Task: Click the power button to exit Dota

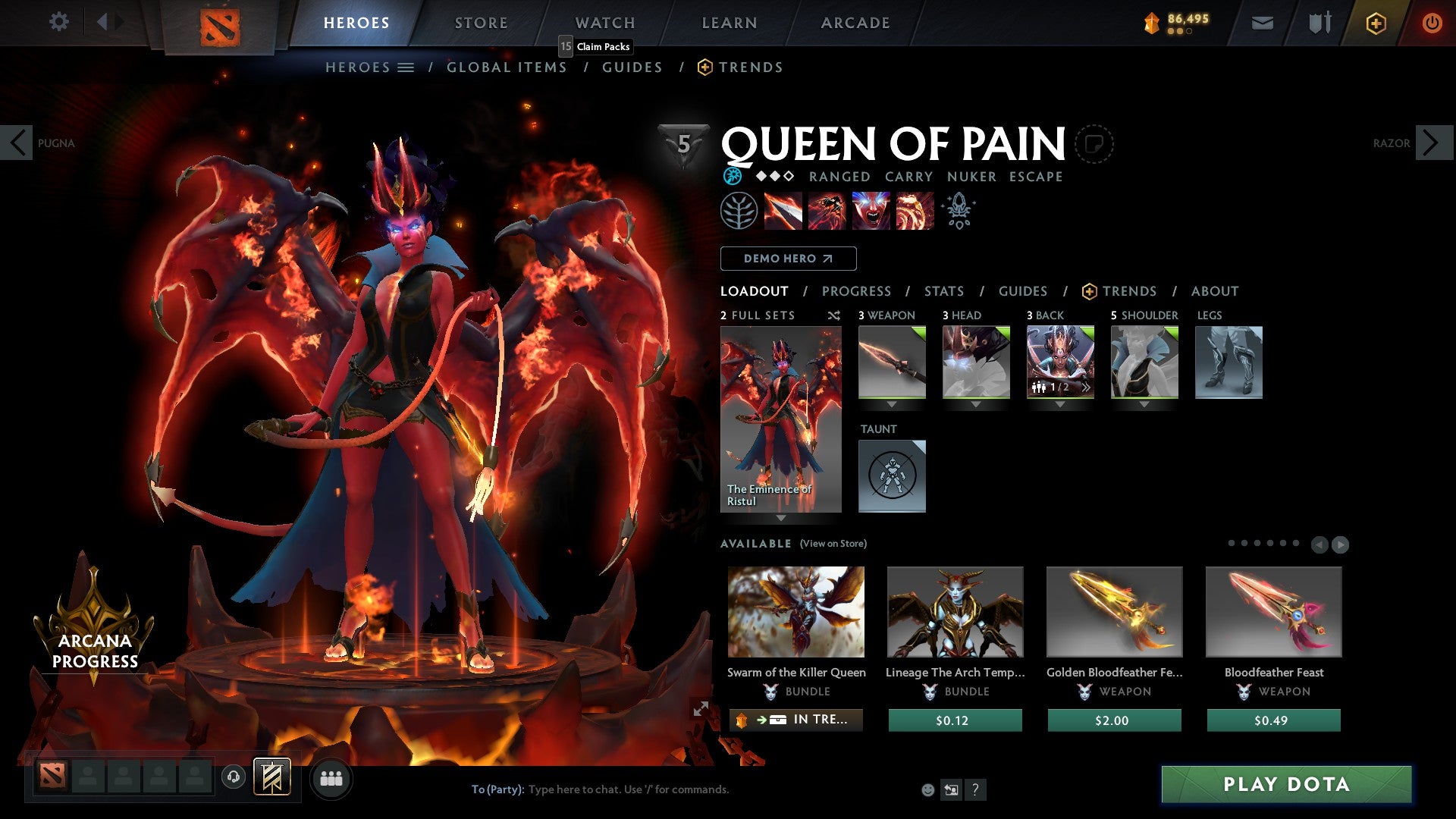Action: (x=1432, y=23)
